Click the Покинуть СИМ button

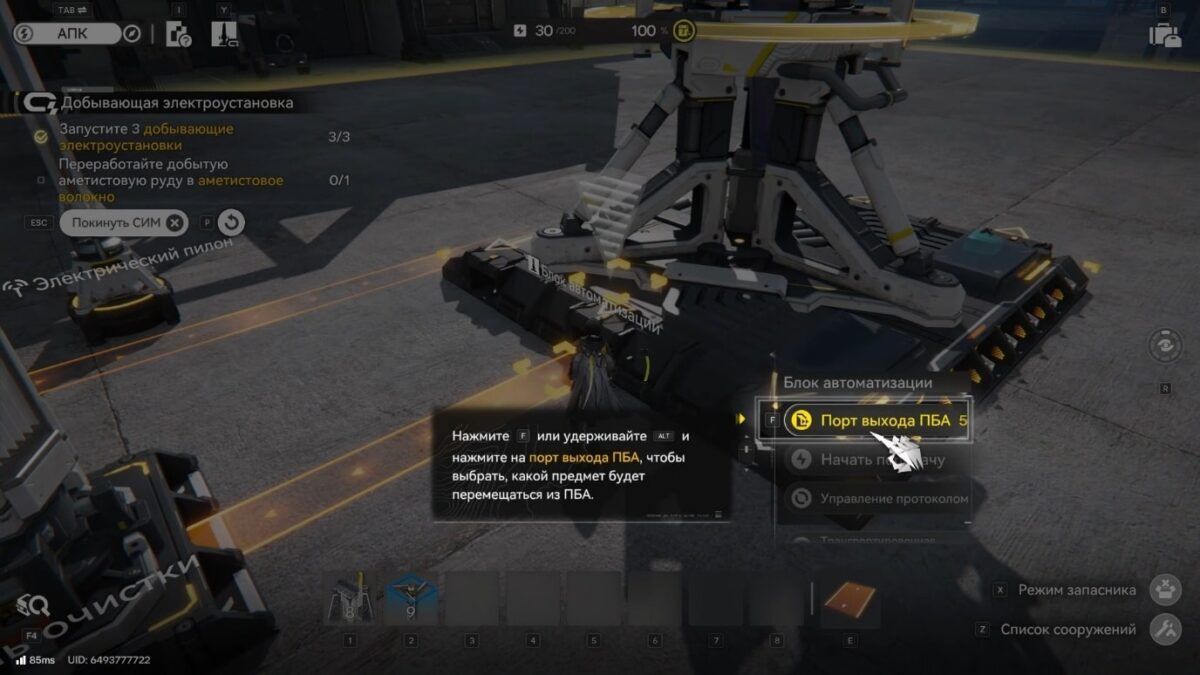(124, 222)
